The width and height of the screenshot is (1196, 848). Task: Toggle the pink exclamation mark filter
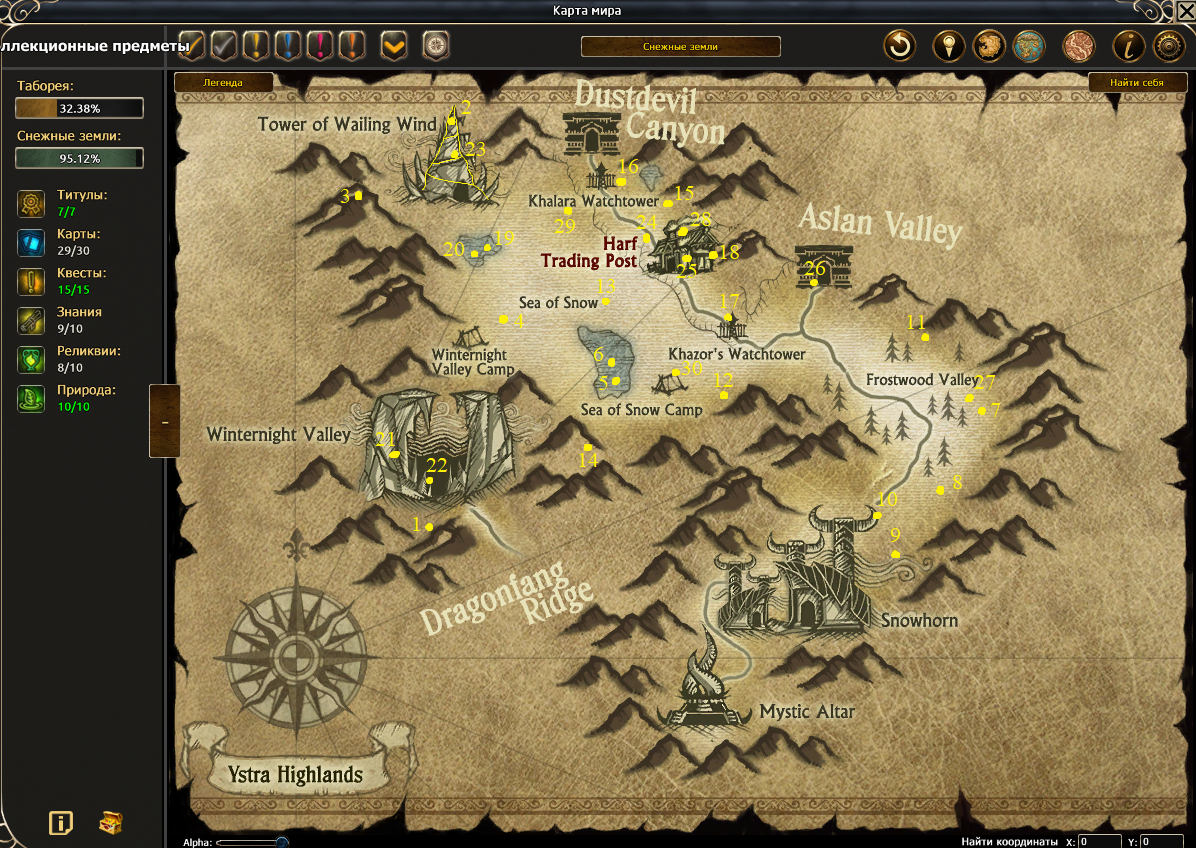pos(320,45)
